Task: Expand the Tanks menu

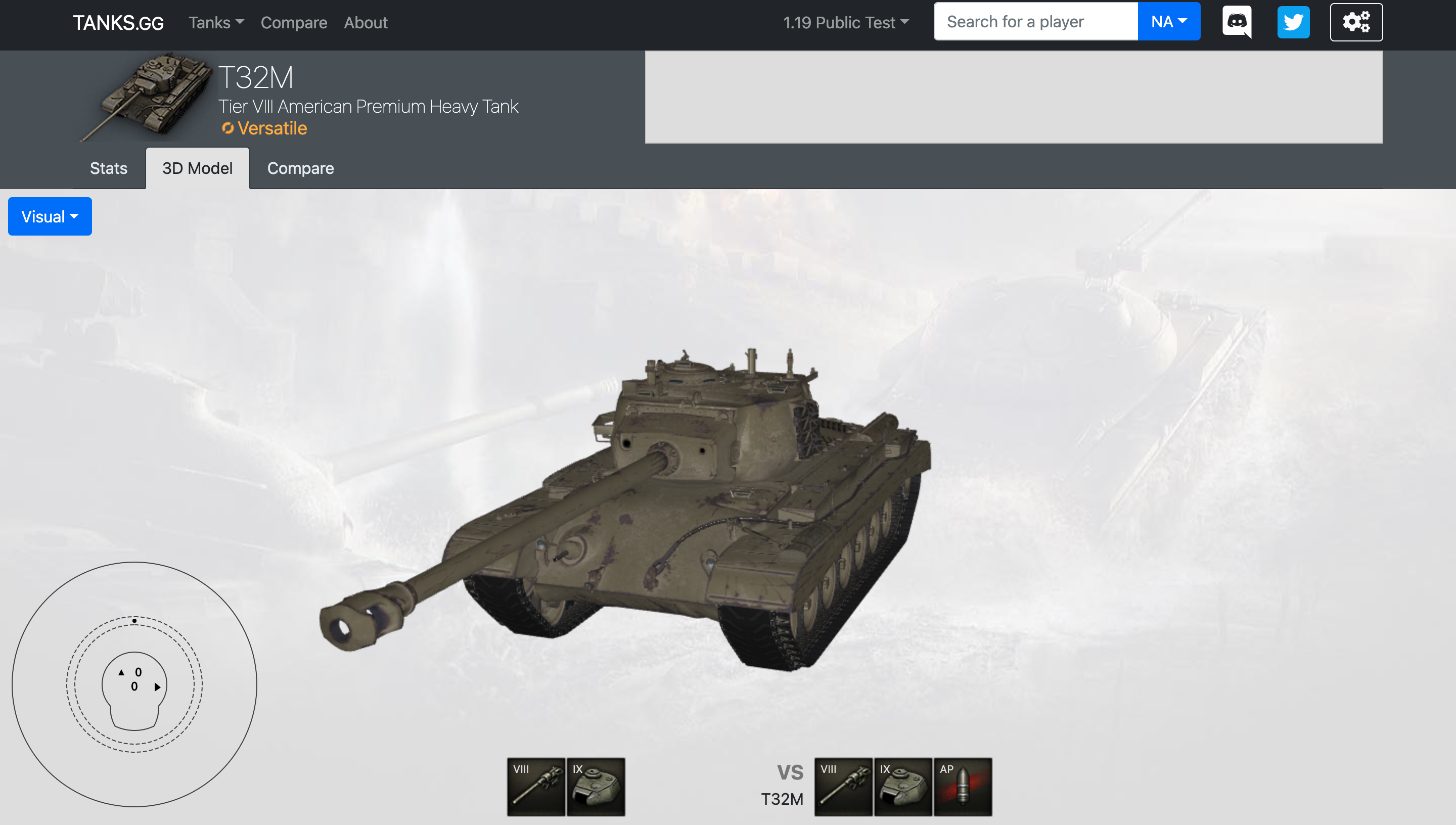Action: point(215,23)
